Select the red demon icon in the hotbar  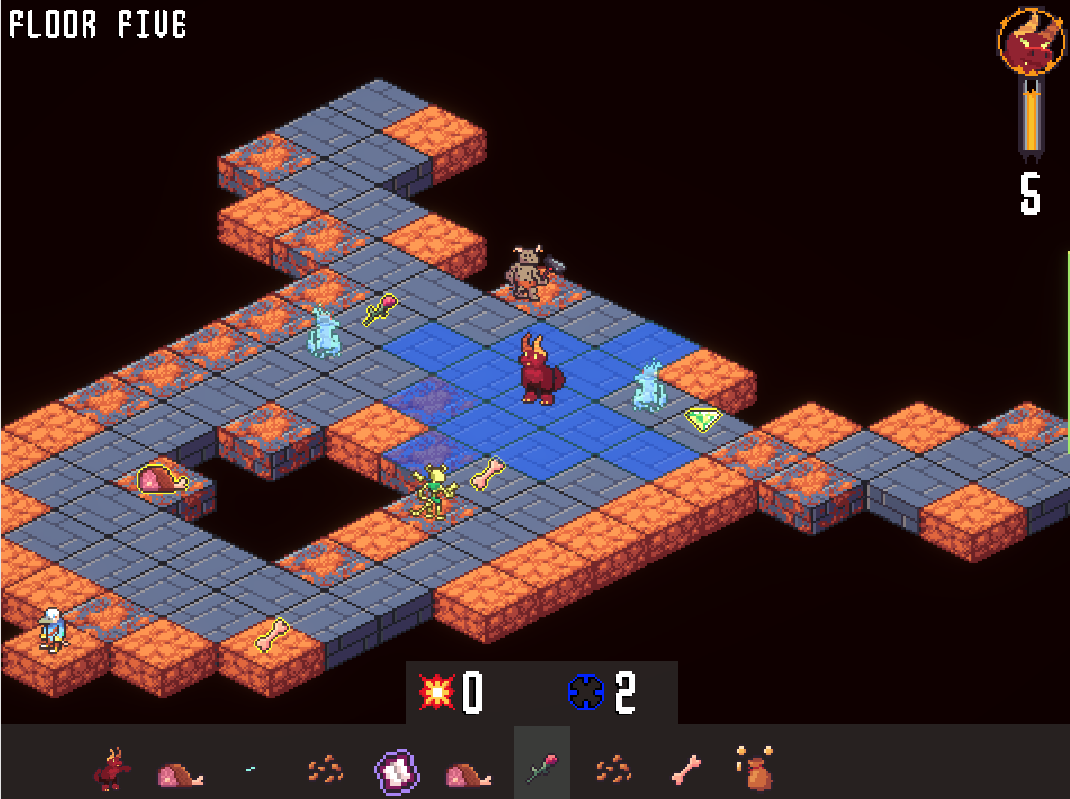point(112,770)
